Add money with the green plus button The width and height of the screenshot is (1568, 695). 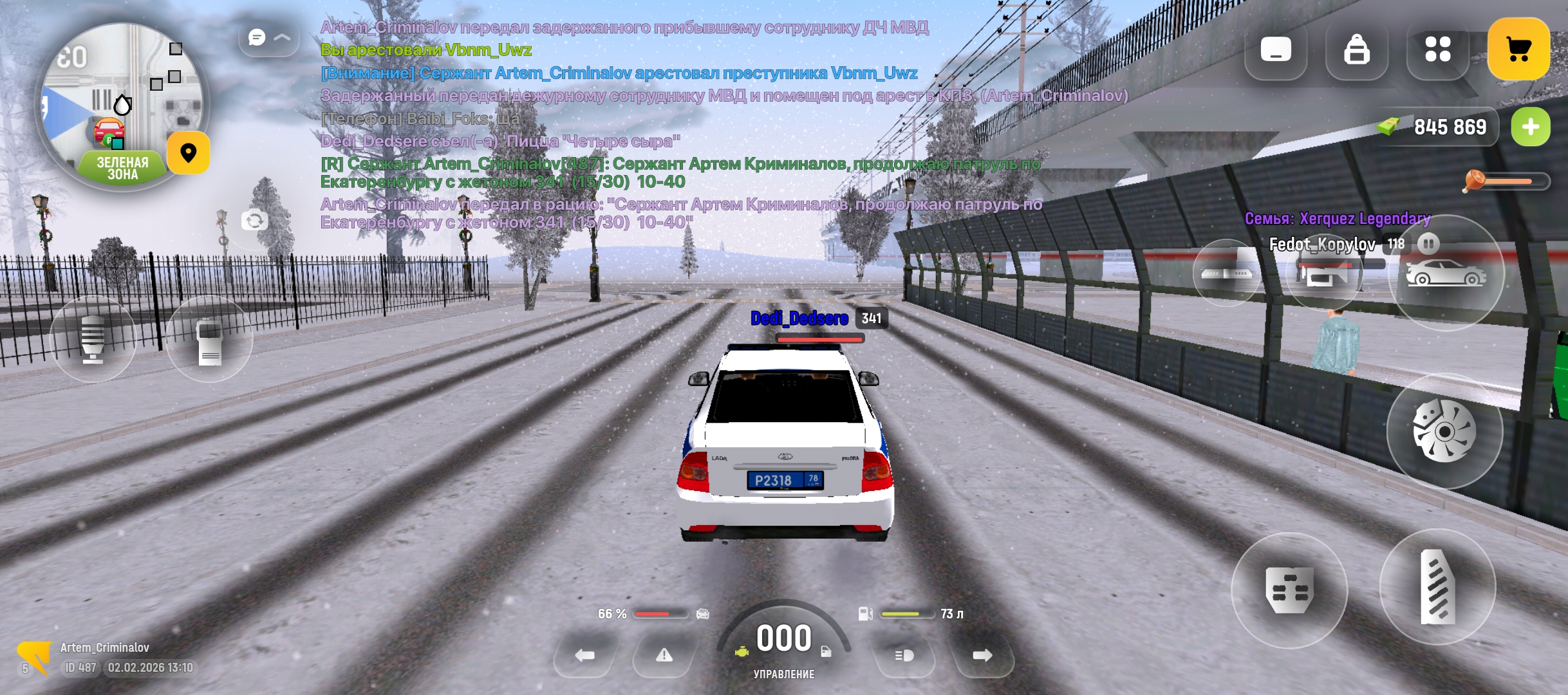coord(1531,127)
